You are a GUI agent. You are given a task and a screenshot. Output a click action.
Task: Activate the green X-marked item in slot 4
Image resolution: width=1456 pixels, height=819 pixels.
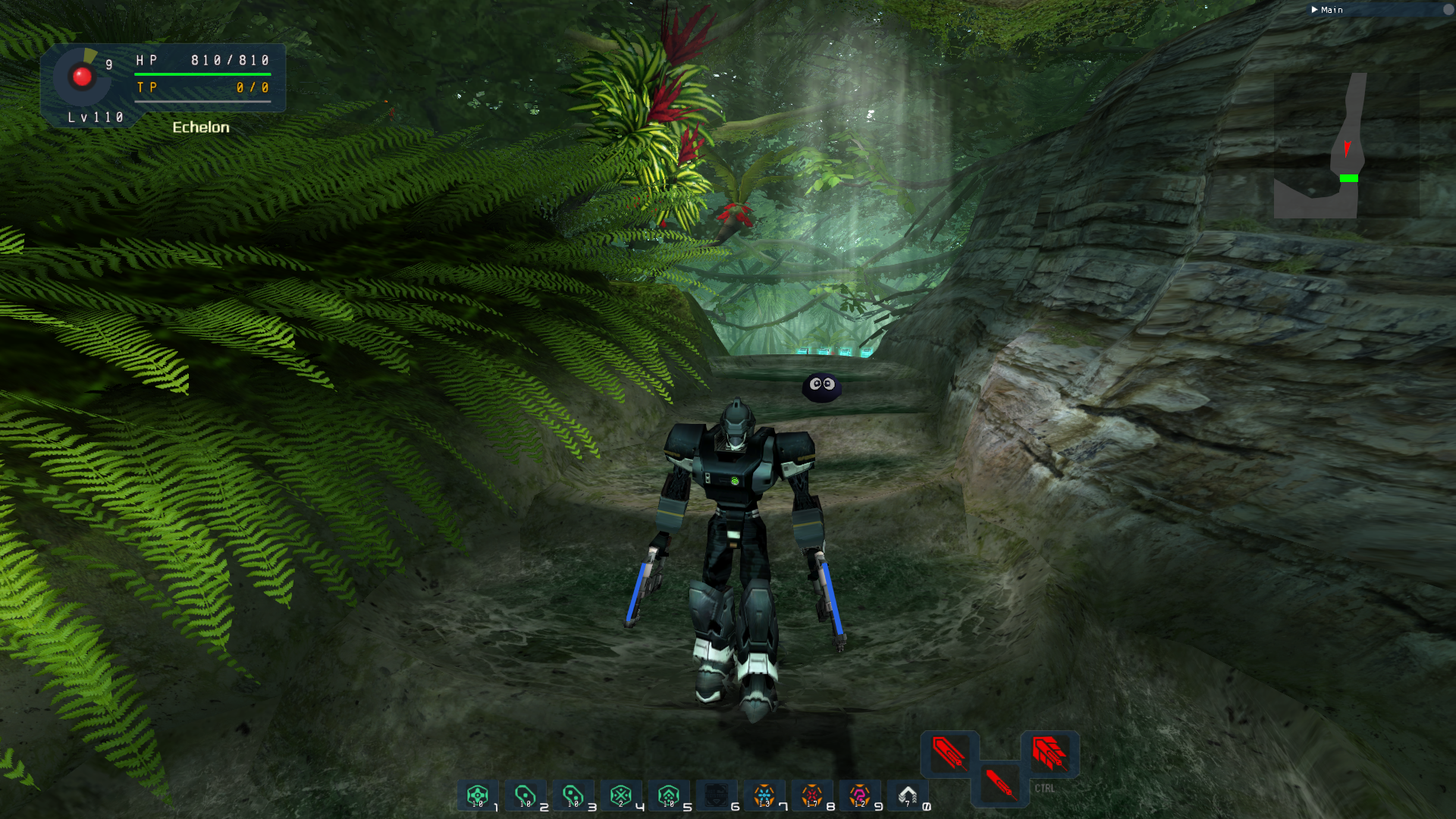tap(620, 795)
